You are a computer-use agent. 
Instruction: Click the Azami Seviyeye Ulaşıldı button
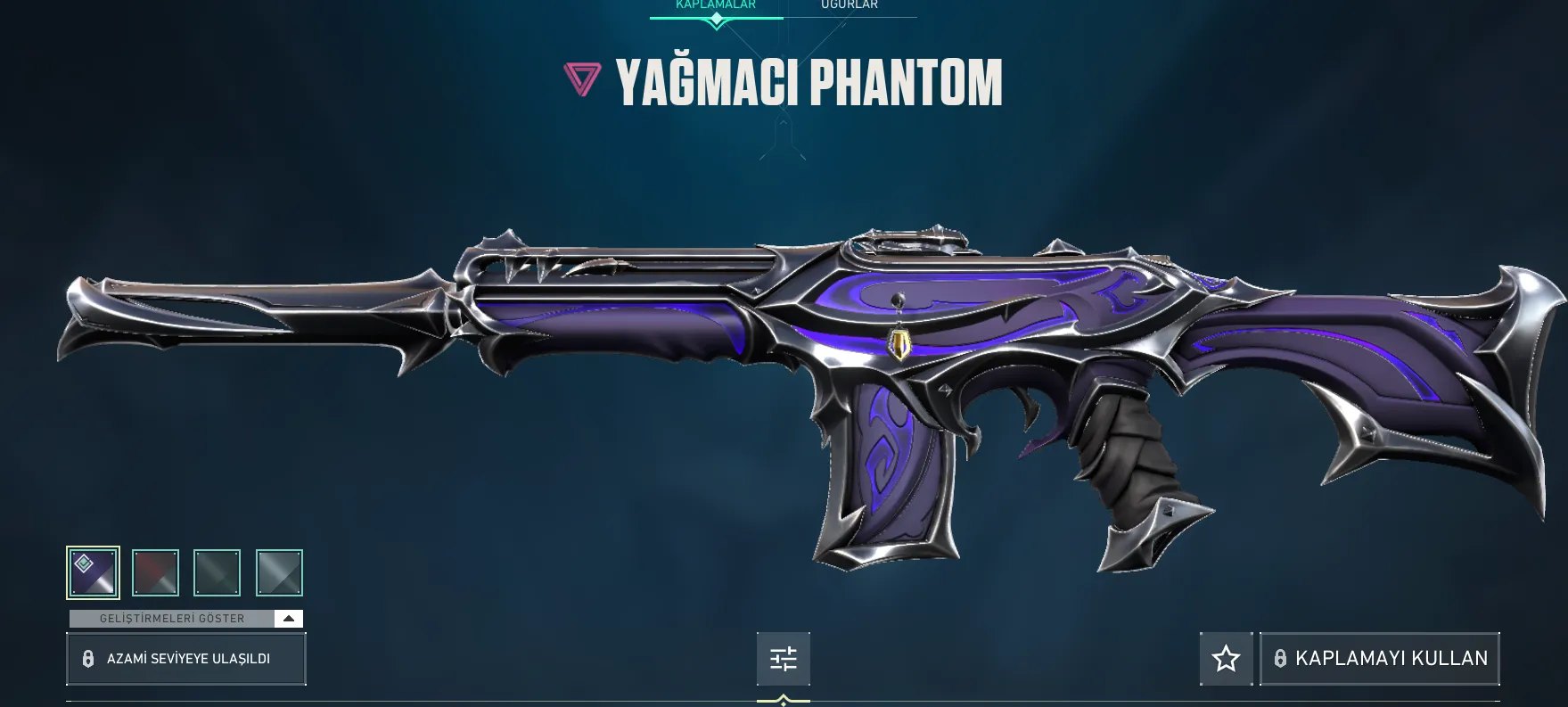186,659
